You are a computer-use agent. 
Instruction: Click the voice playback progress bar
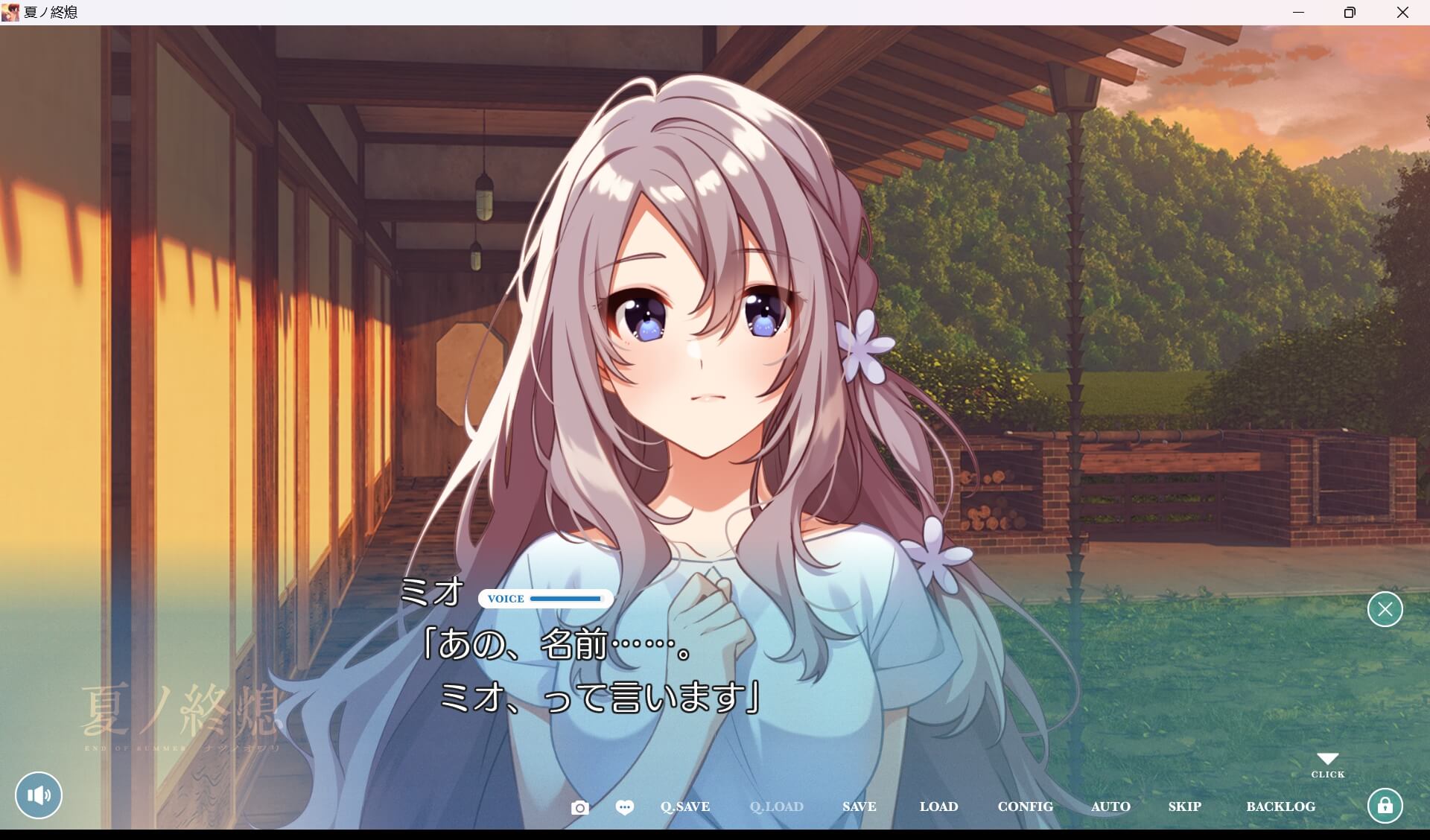[568, 599]
